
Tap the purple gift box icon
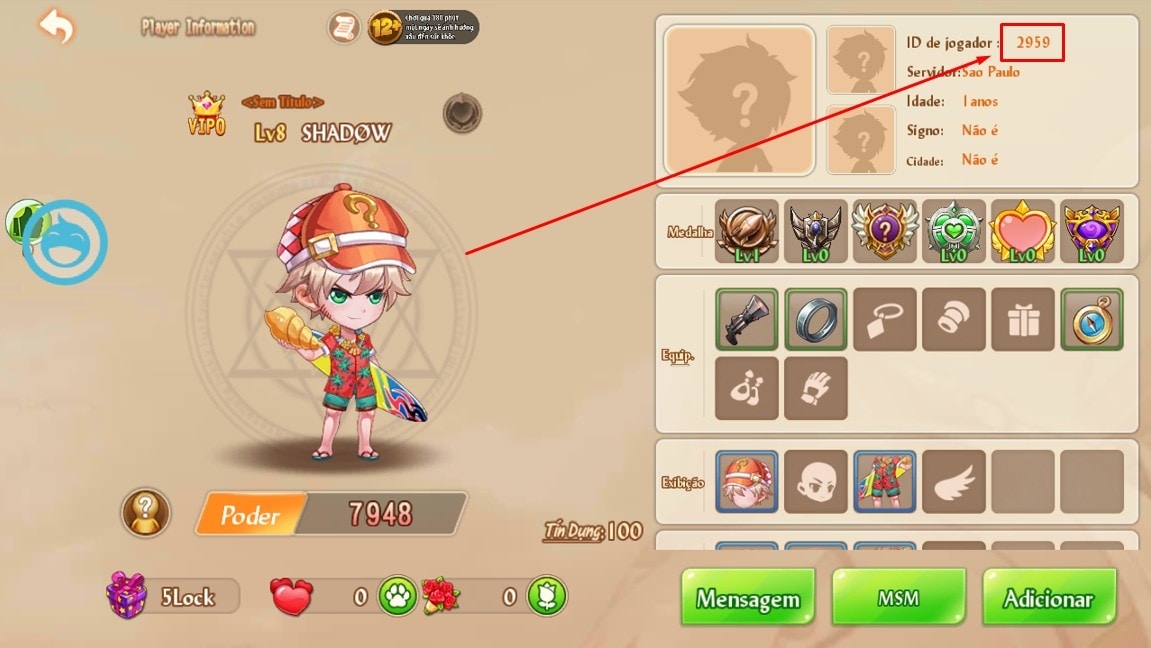(127, 596)
